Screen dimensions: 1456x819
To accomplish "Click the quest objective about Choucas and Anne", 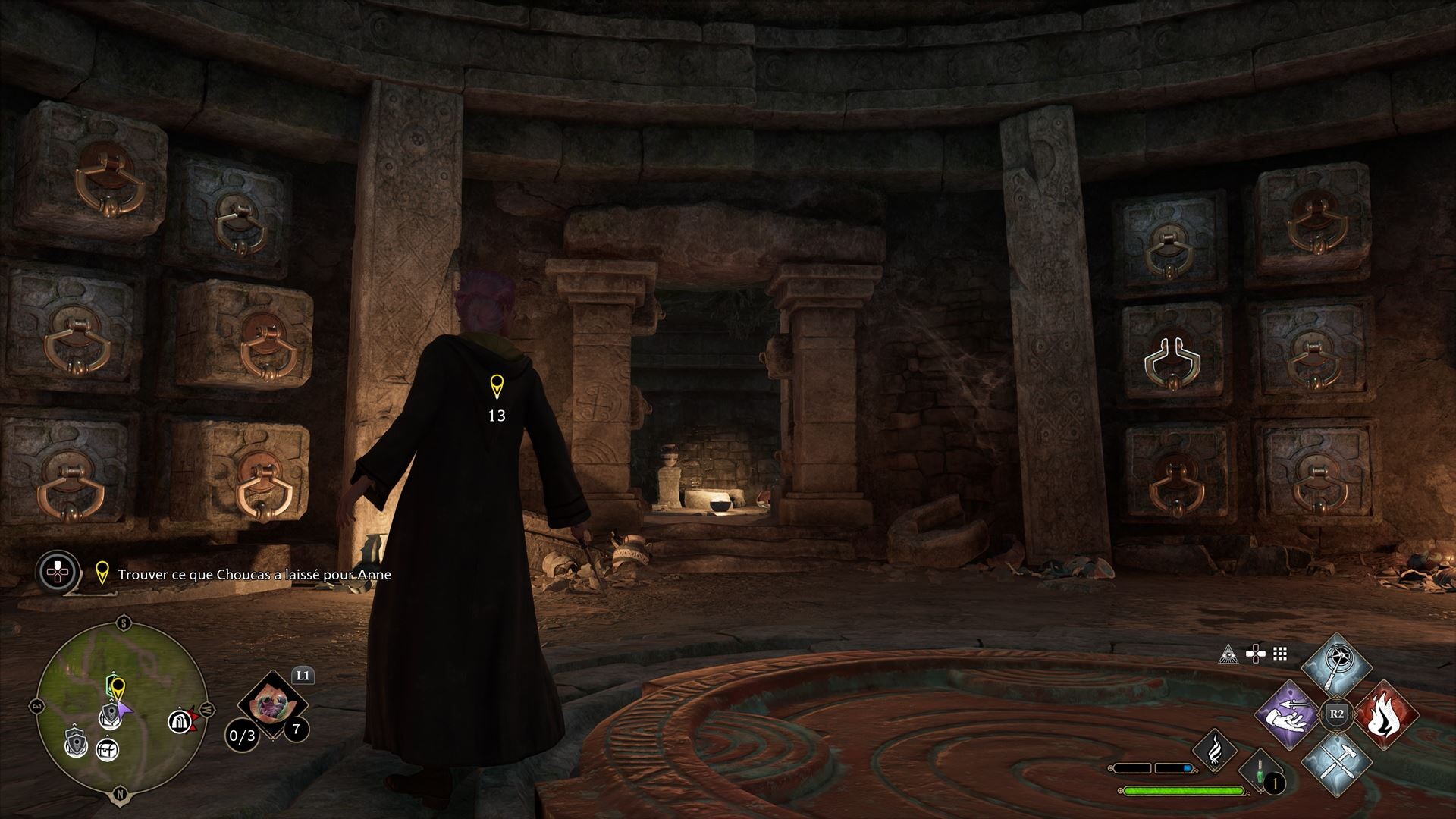I will tap(254, 575).
